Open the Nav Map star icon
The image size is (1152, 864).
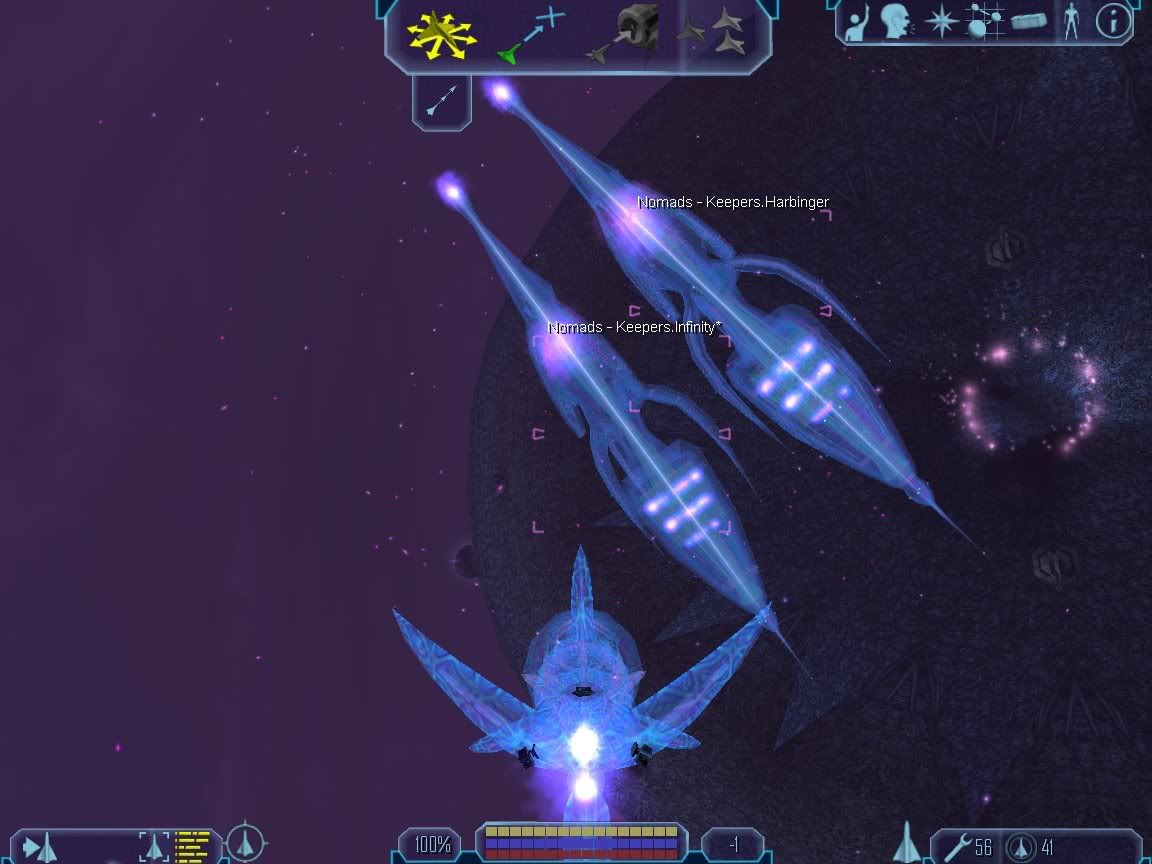click(x=940, y=22)
